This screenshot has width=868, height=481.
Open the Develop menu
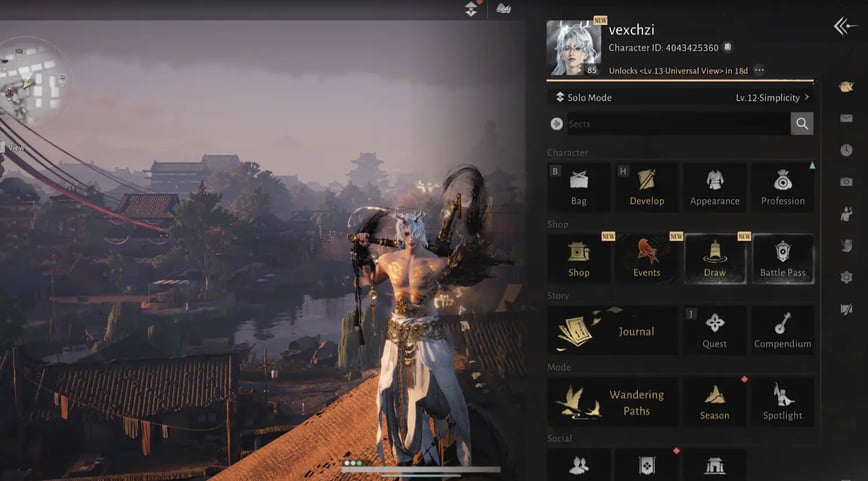click(646, 187)
